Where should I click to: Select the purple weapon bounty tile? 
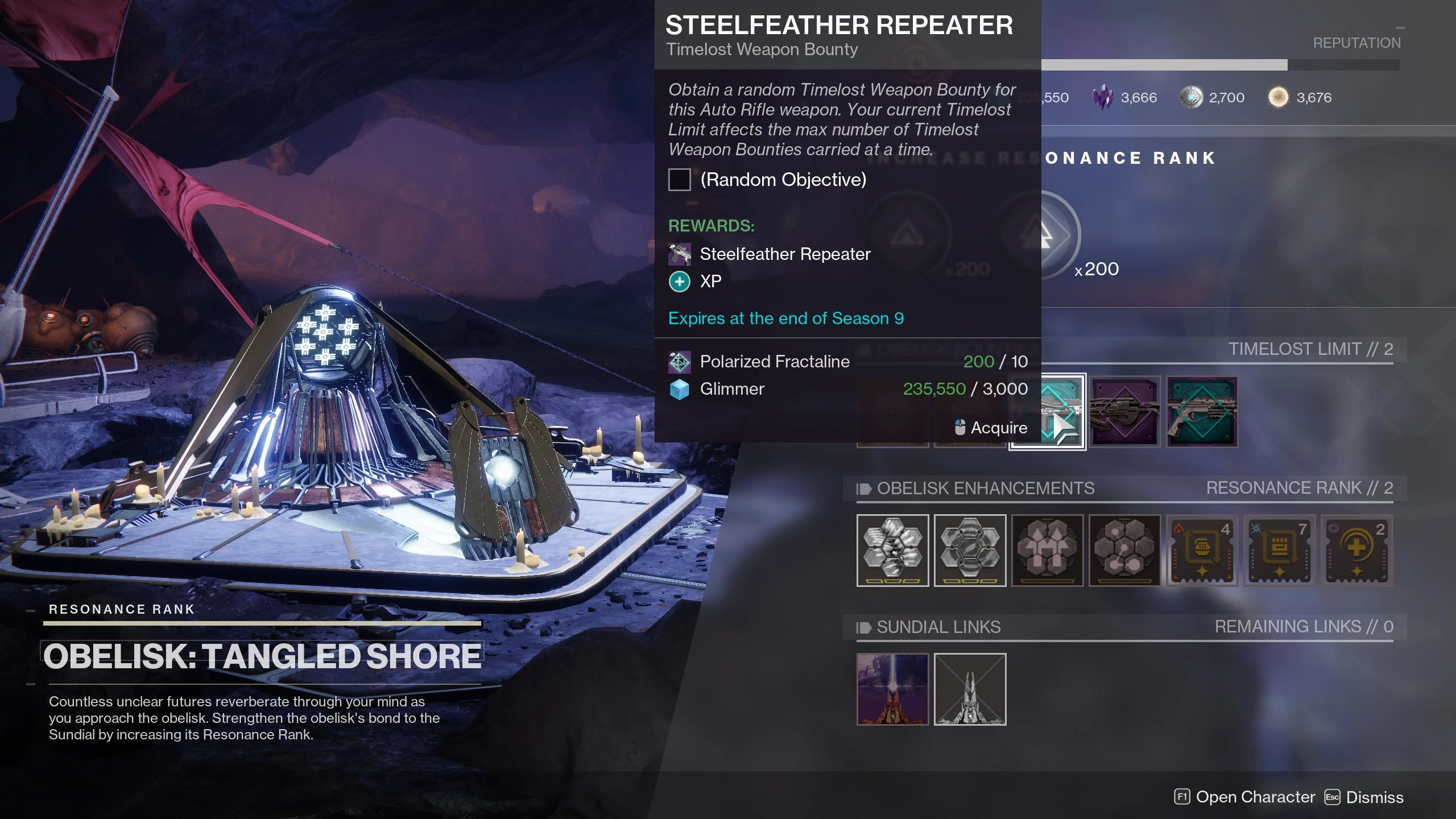coord(1125,412)
